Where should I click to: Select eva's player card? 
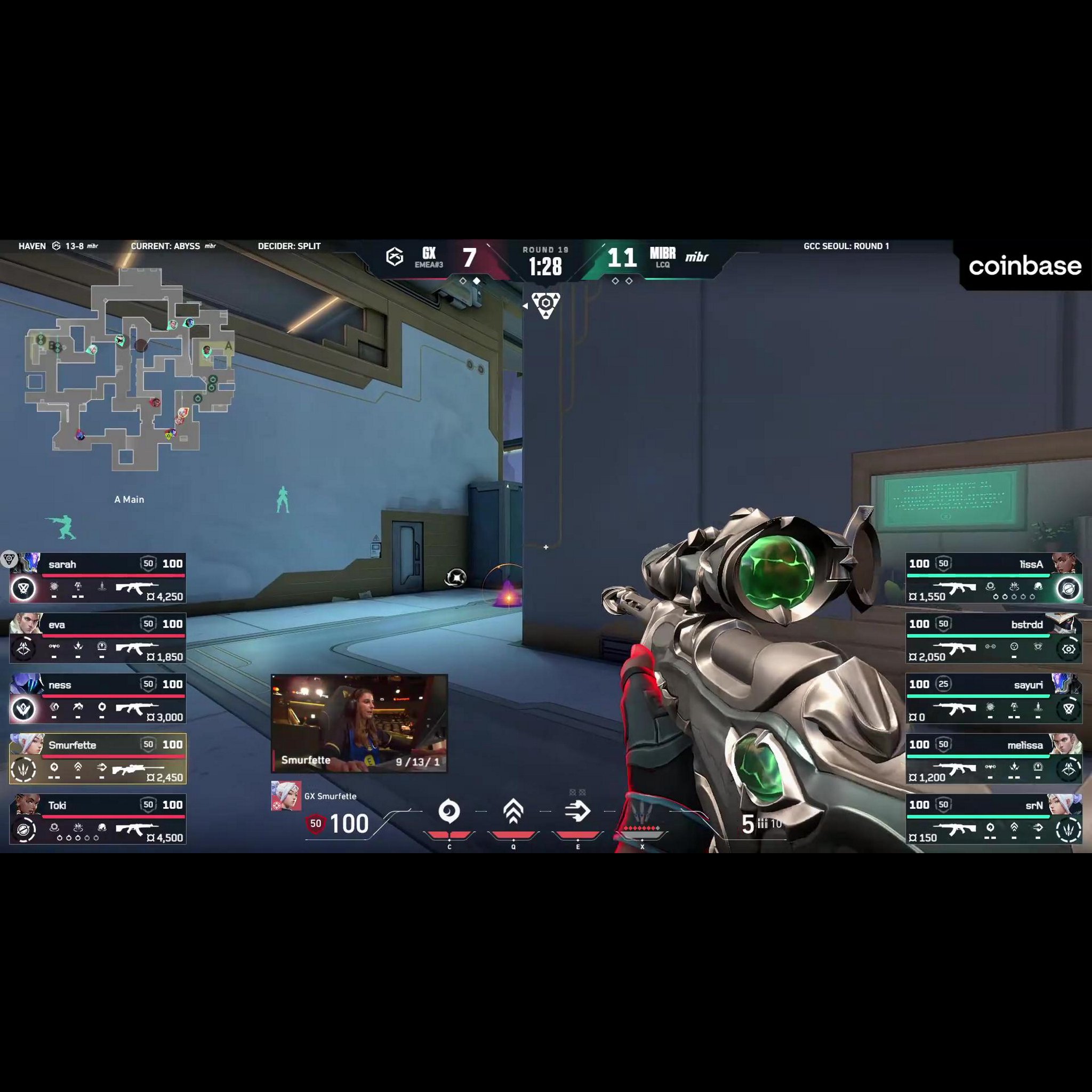[98, 638]
